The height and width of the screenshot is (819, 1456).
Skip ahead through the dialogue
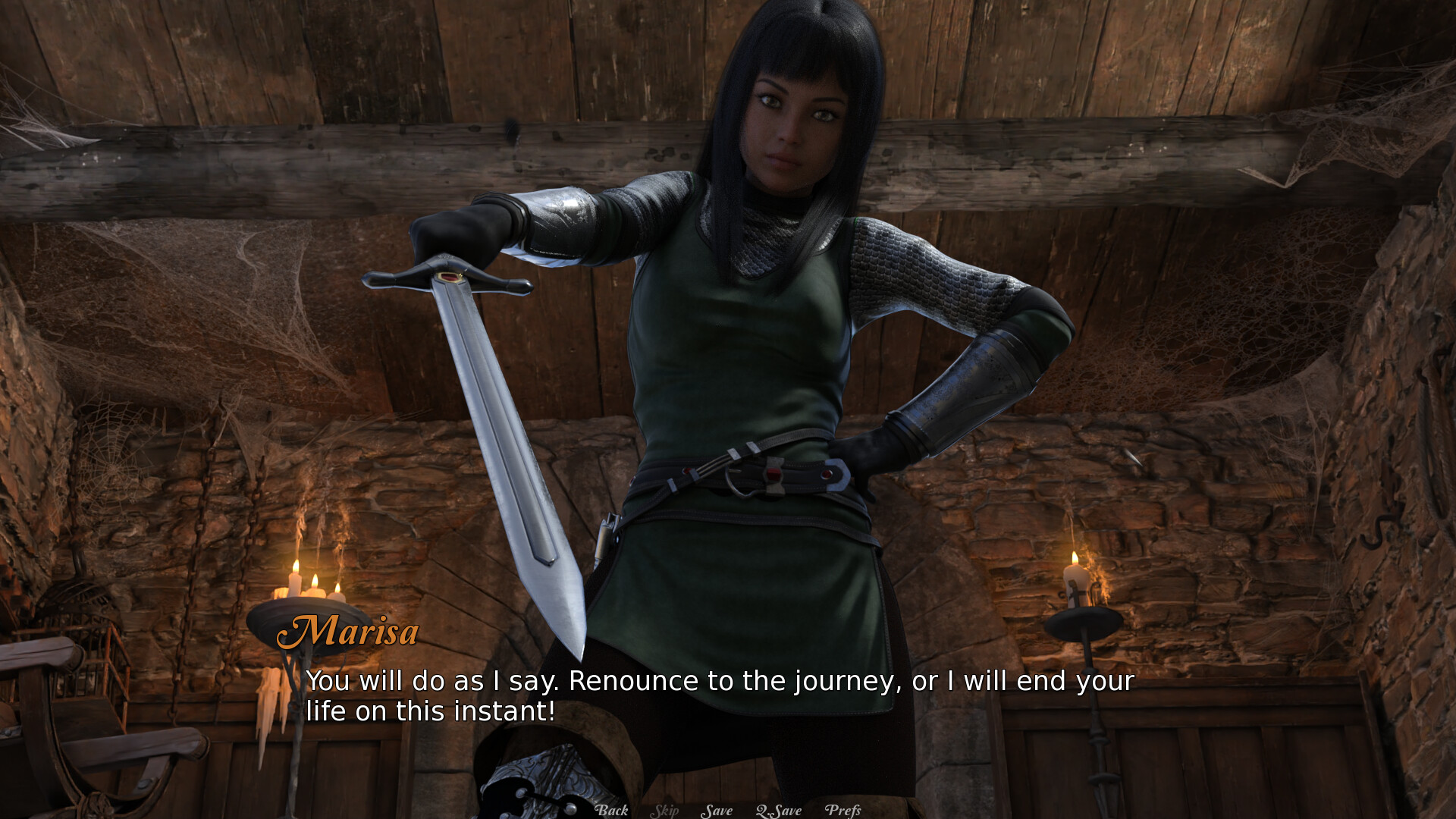[x=664, y=811]
